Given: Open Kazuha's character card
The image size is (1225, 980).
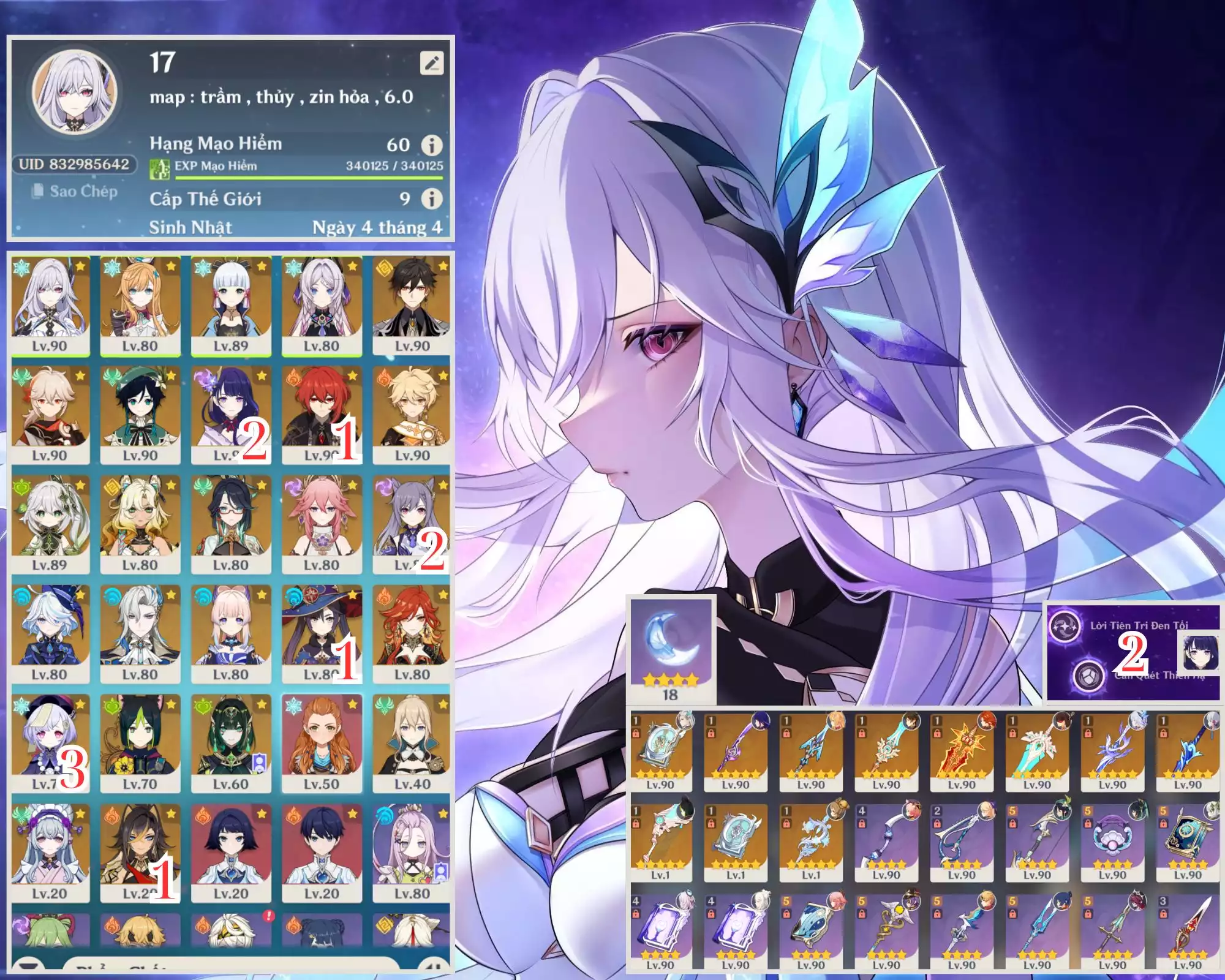Looking at the screenshot, I should [x=50, y=414].
